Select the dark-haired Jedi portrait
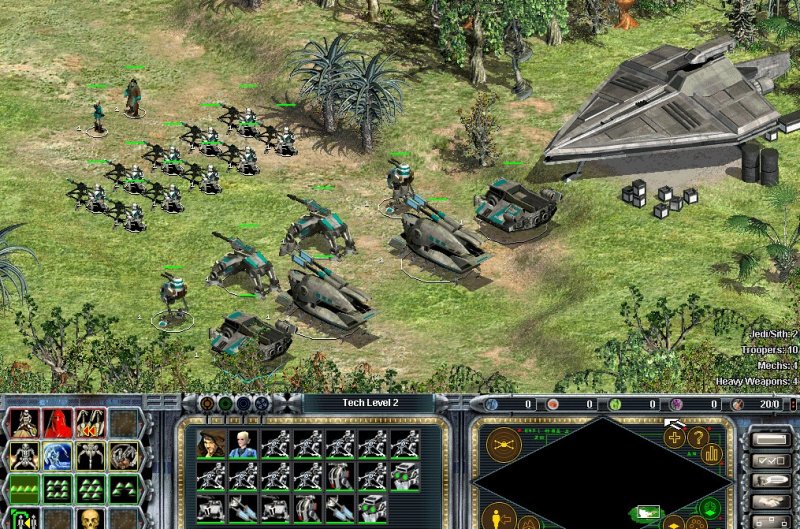The image size is (800, 529). point(209,444)
